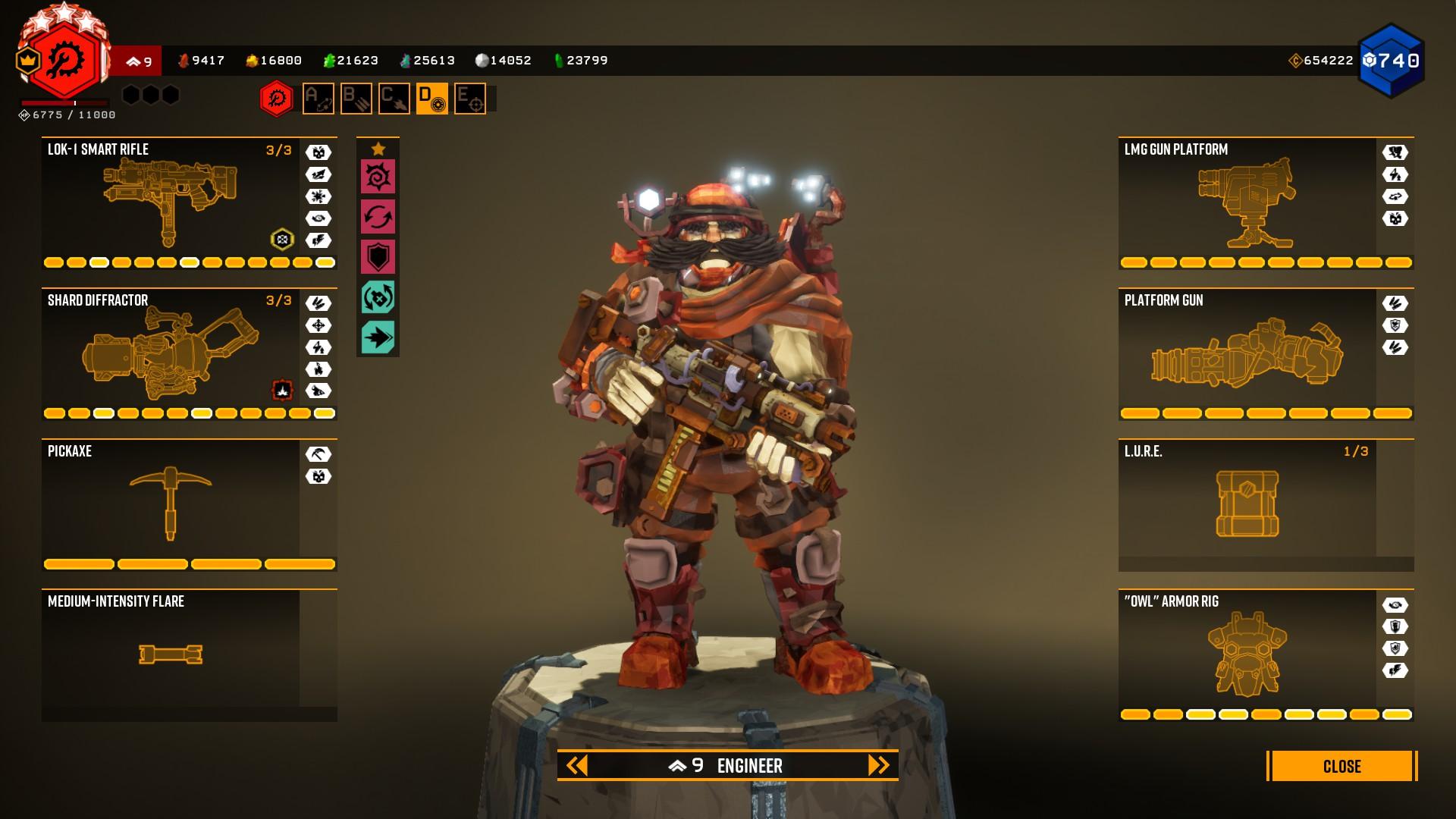
Task: Select the red circular arrows perk icon
Action: coord(378,218)
